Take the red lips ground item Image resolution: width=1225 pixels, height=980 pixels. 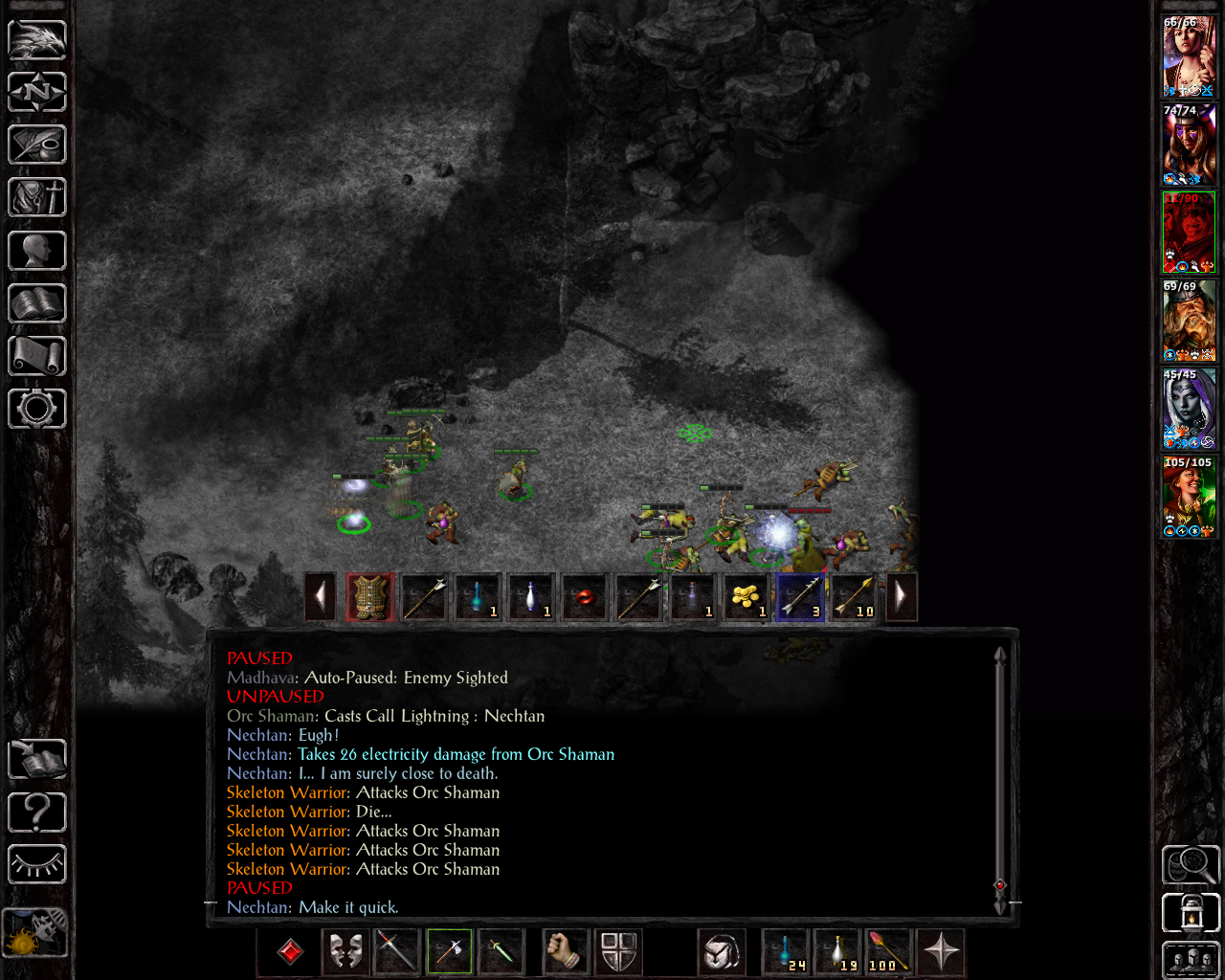585,597
